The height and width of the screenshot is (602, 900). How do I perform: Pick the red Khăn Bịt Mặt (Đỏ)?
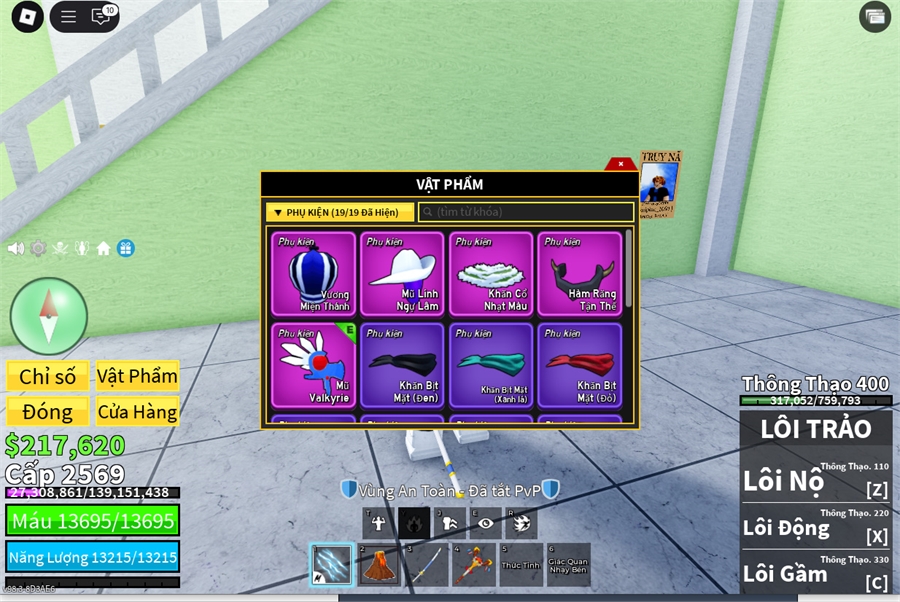[579, 364]
